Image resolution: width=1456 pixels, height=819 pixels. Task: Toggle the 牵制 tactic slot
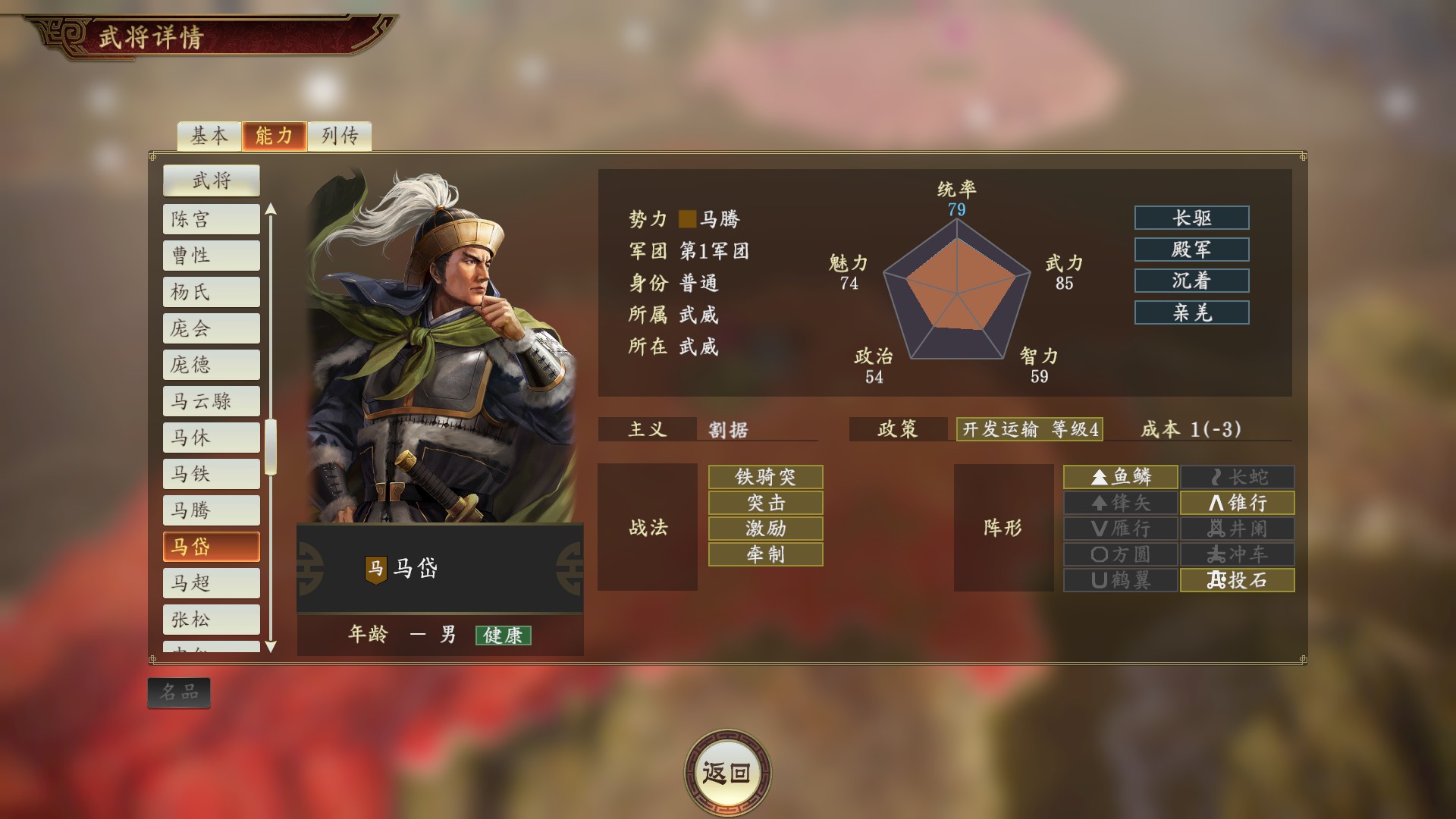(x=764, y=554)
